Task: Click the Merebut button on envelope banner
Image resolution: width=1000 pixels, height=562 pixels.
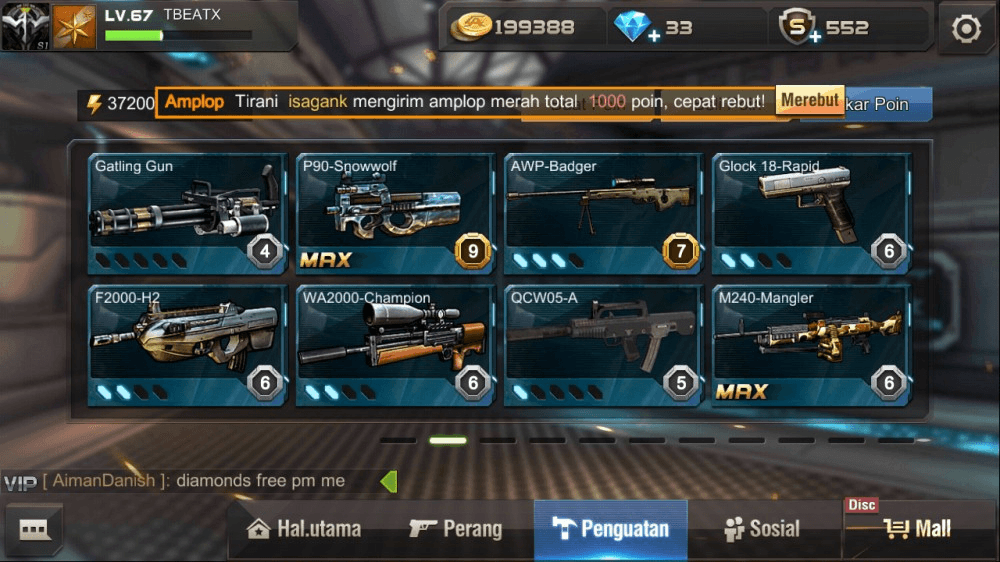Action: [x=810, y=100]
